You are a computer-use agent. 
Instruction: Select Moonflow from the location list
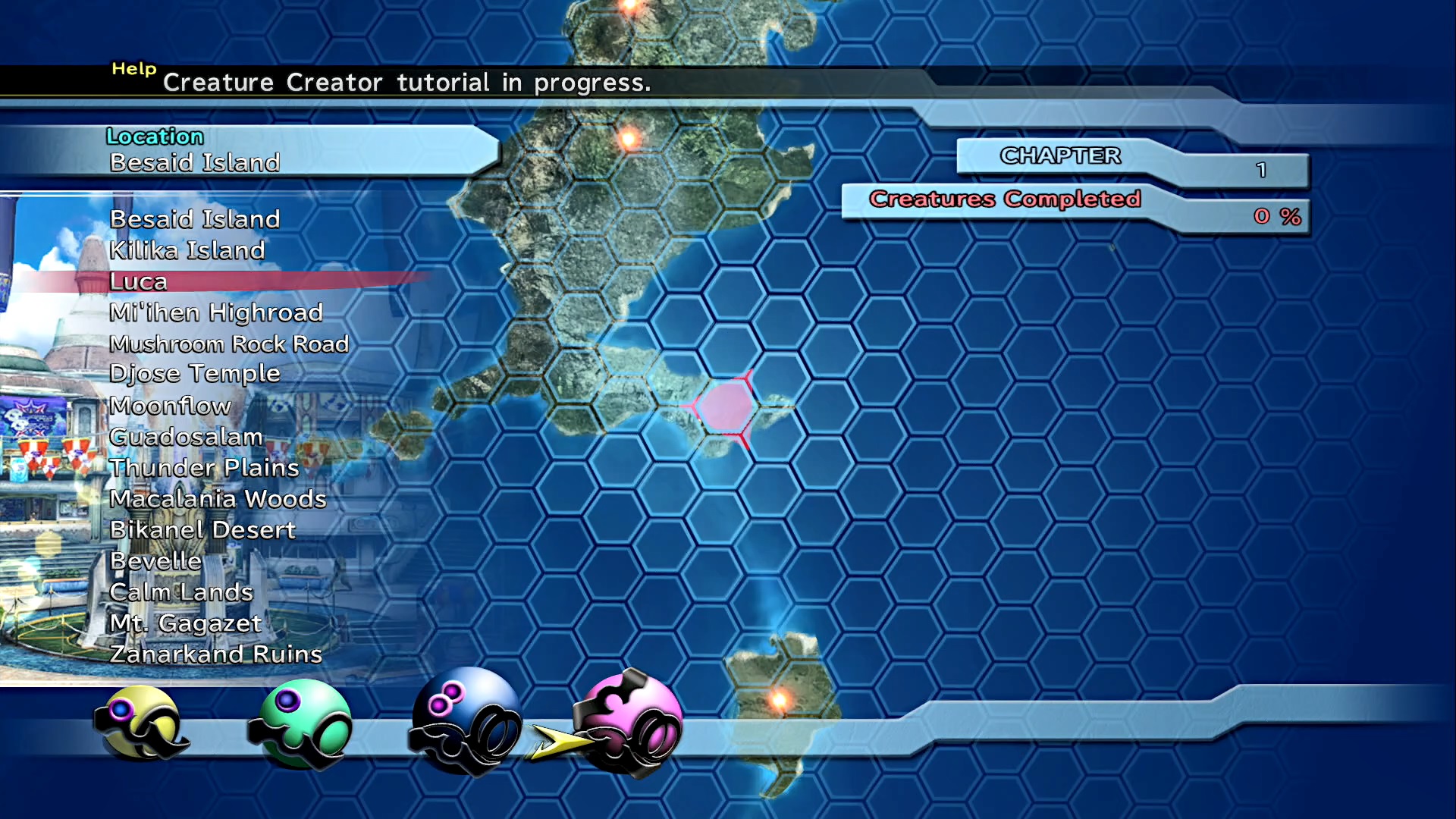170,406
